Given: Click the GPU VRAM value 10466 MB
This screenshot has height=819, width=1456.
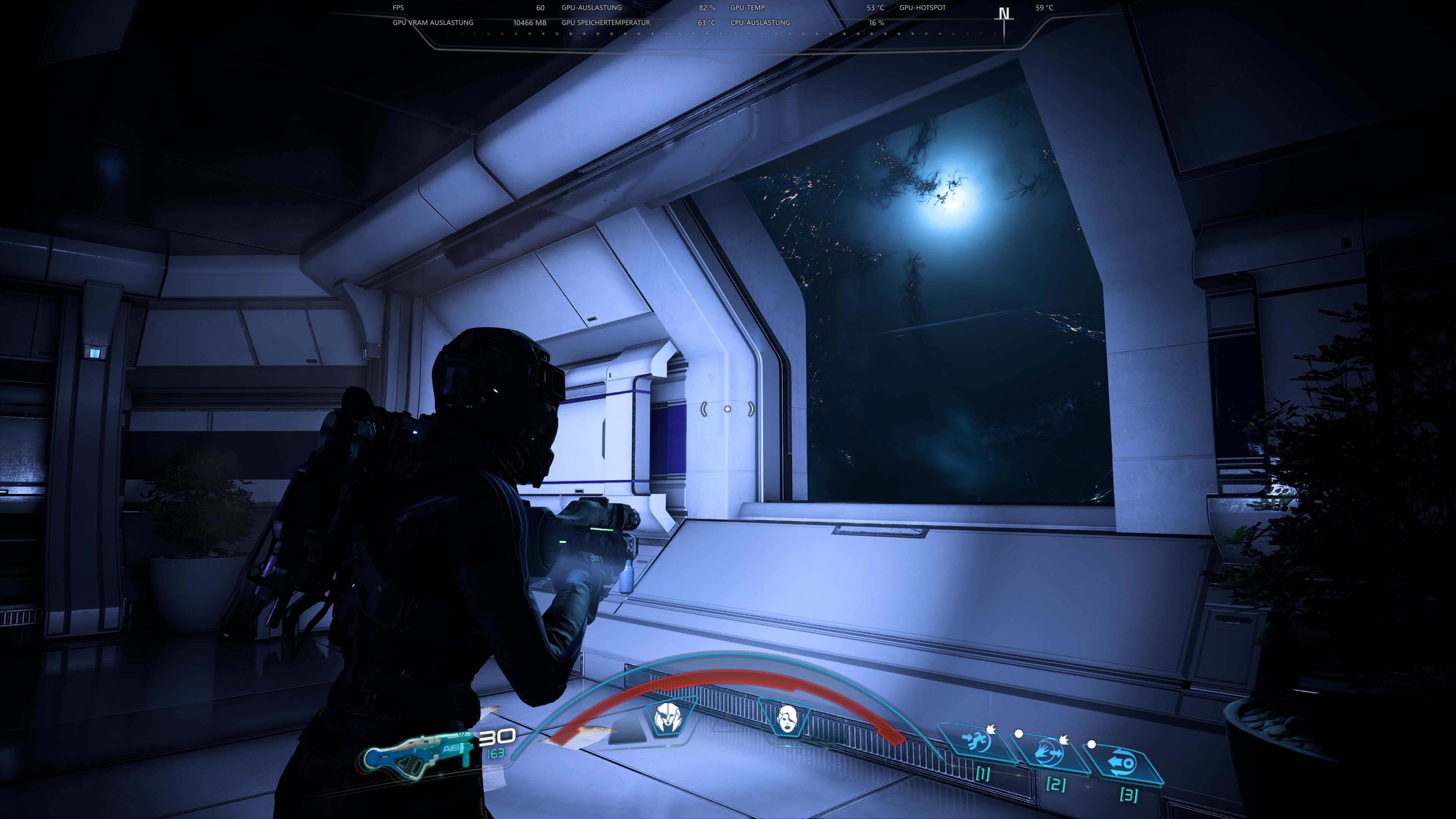Looking at the screenshot, I should point(530,23).
